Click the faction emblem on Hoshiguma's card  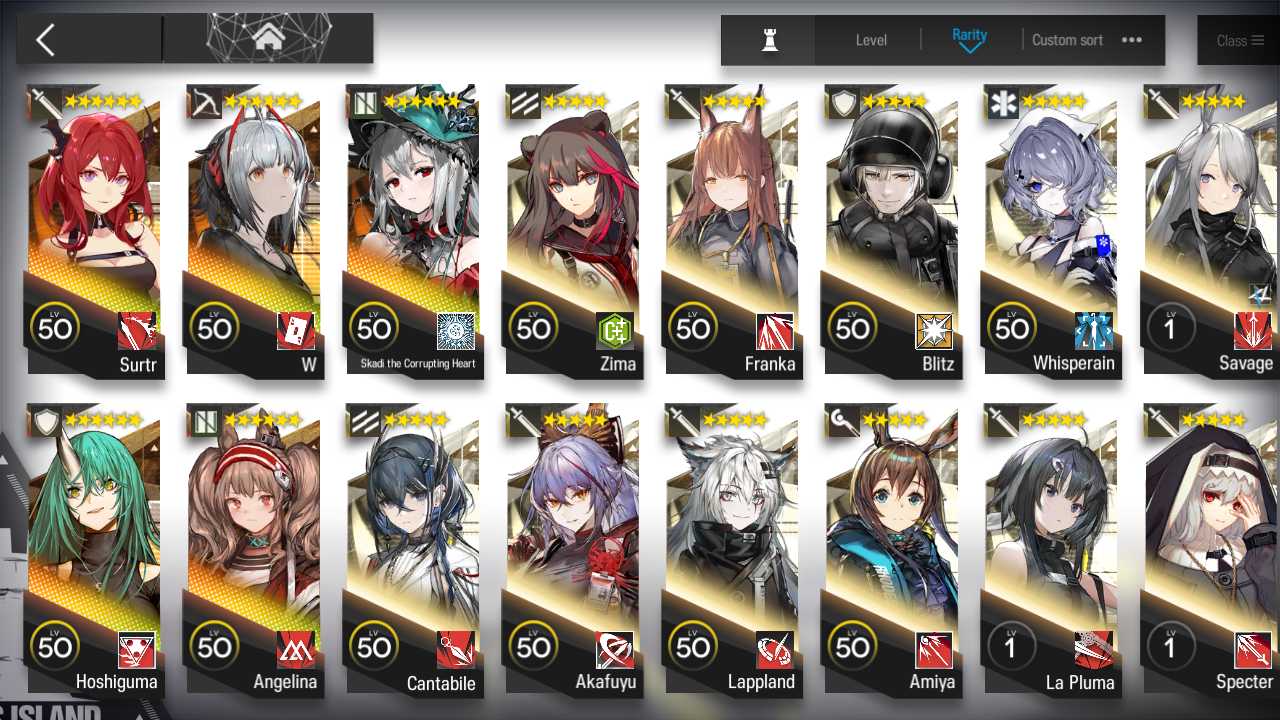(x=137, y=648)
